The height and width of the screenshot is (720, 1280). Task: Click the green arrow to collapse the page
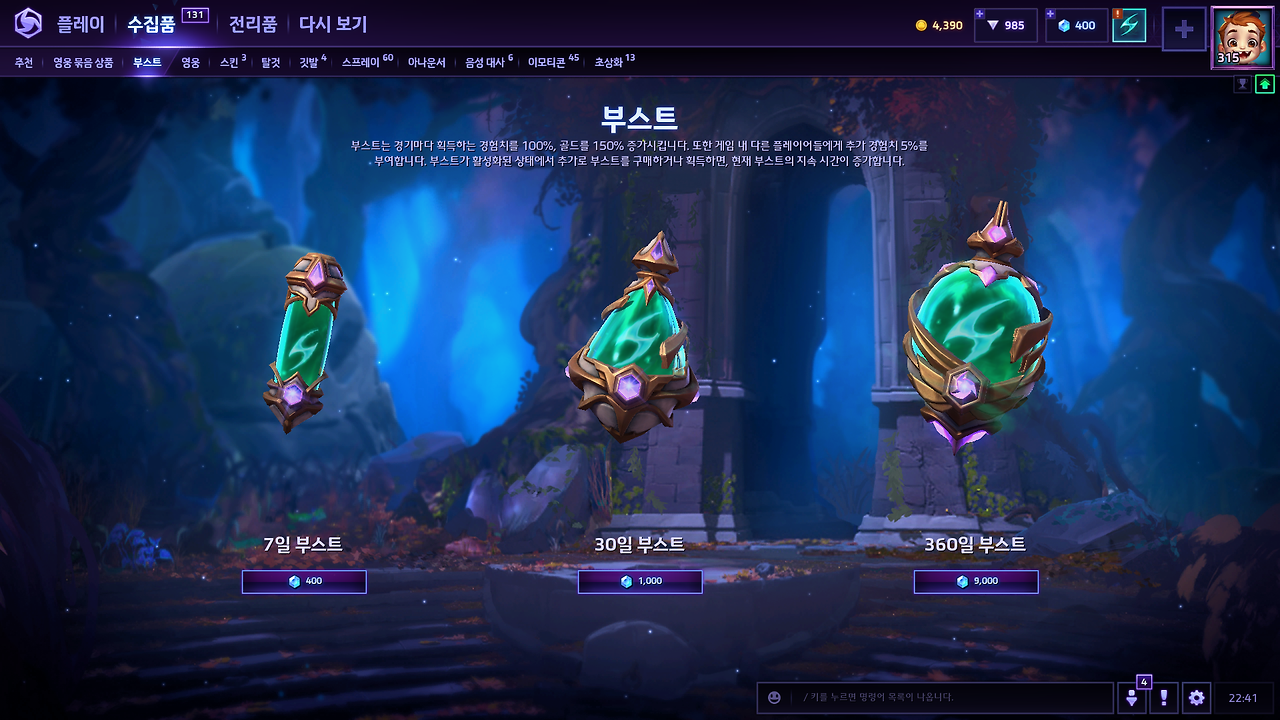point(1266,83)
